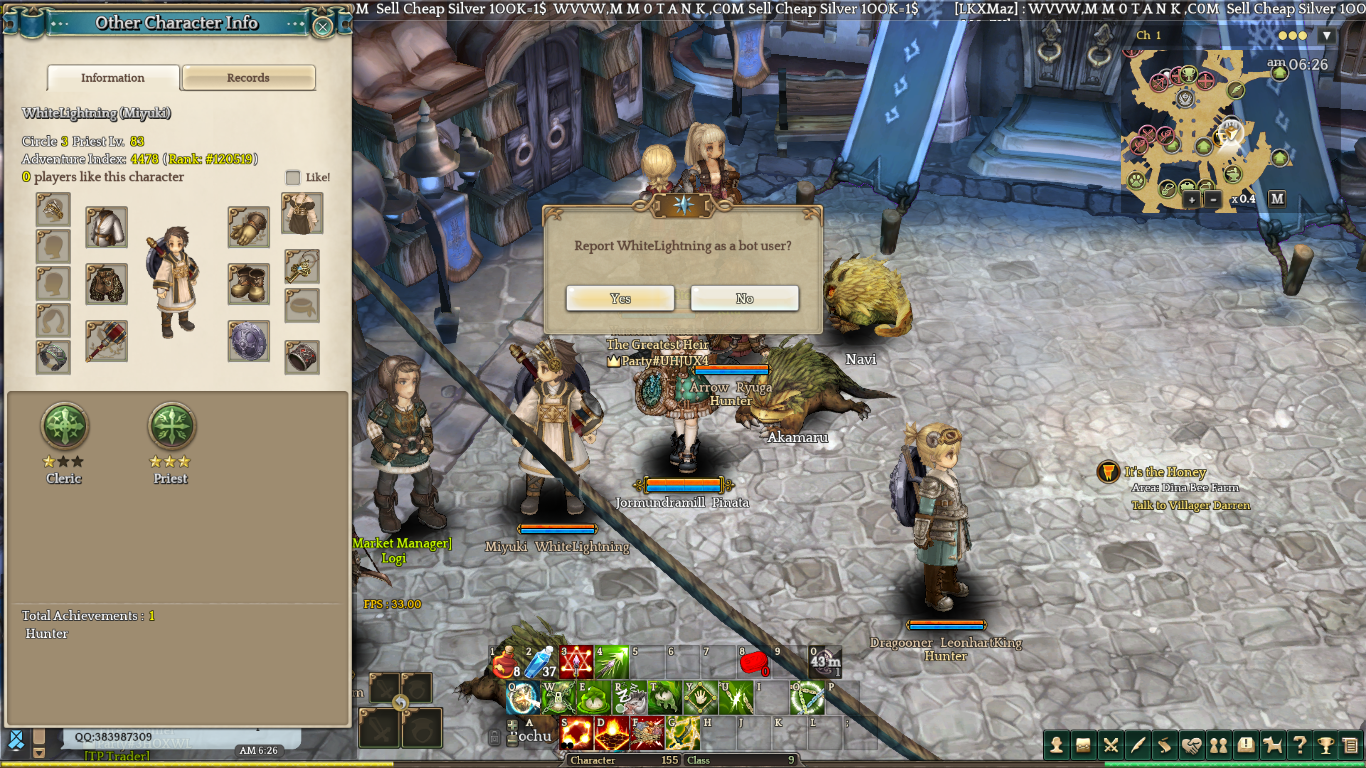1366x768 pixels.
Task: Confirm the bot report with Yes
Action: pos(620,298)
